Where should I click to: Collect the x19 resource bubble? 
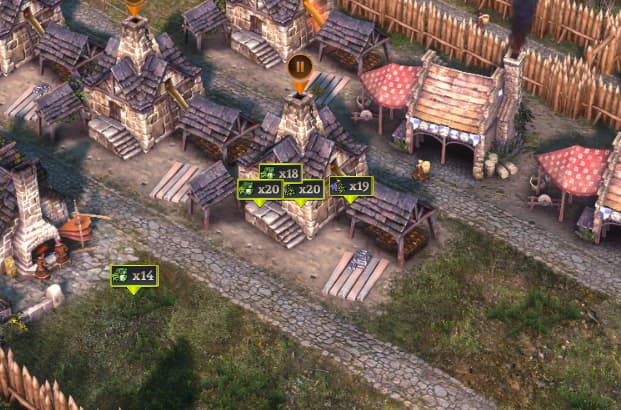(351, 186)
